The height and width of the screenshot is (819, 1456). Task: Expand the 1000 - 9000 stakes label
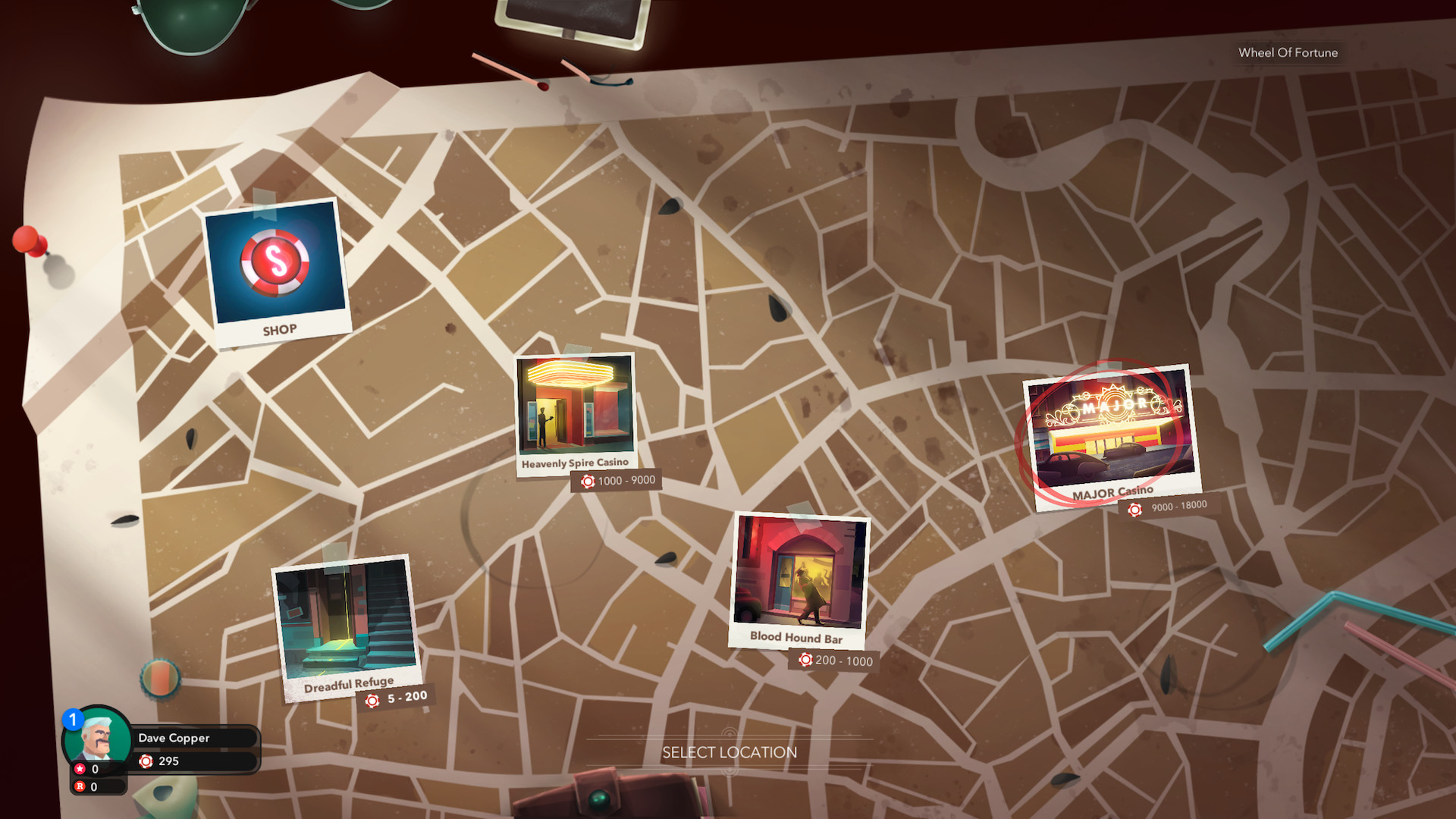[x=616, y=480]
